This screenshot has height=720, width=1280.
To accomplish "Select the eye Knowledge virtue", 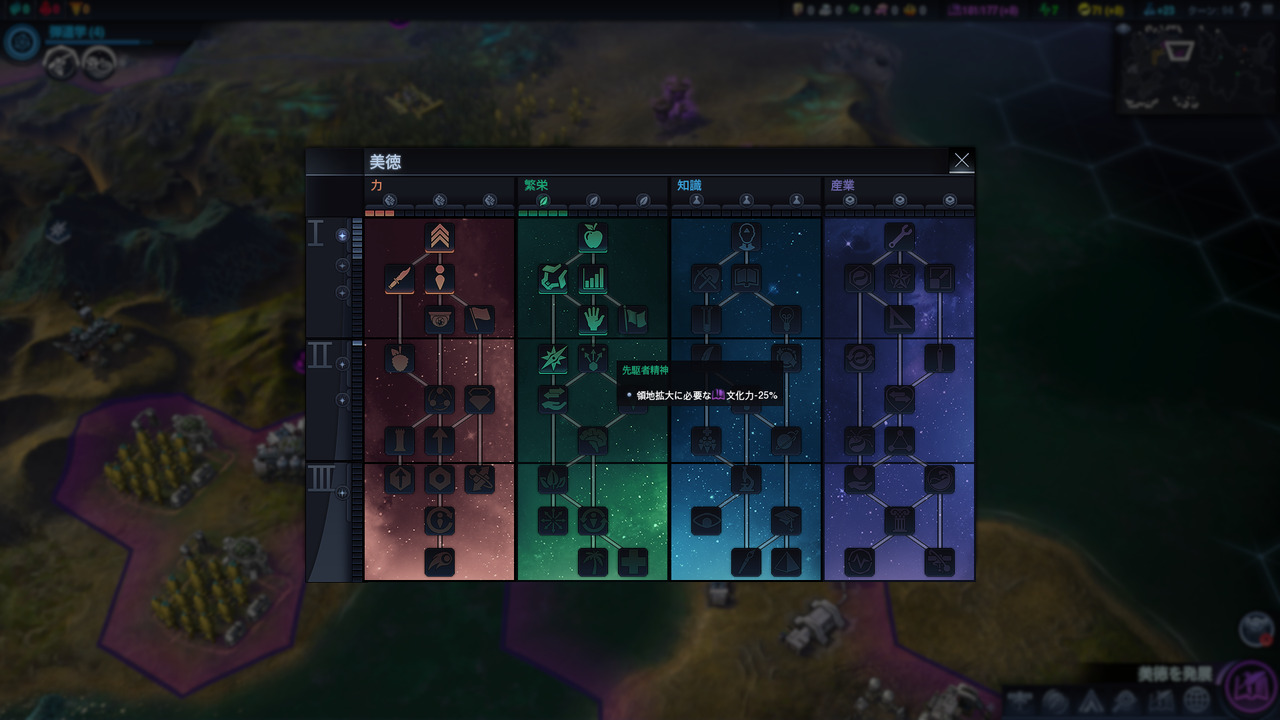I will (706, 520).
